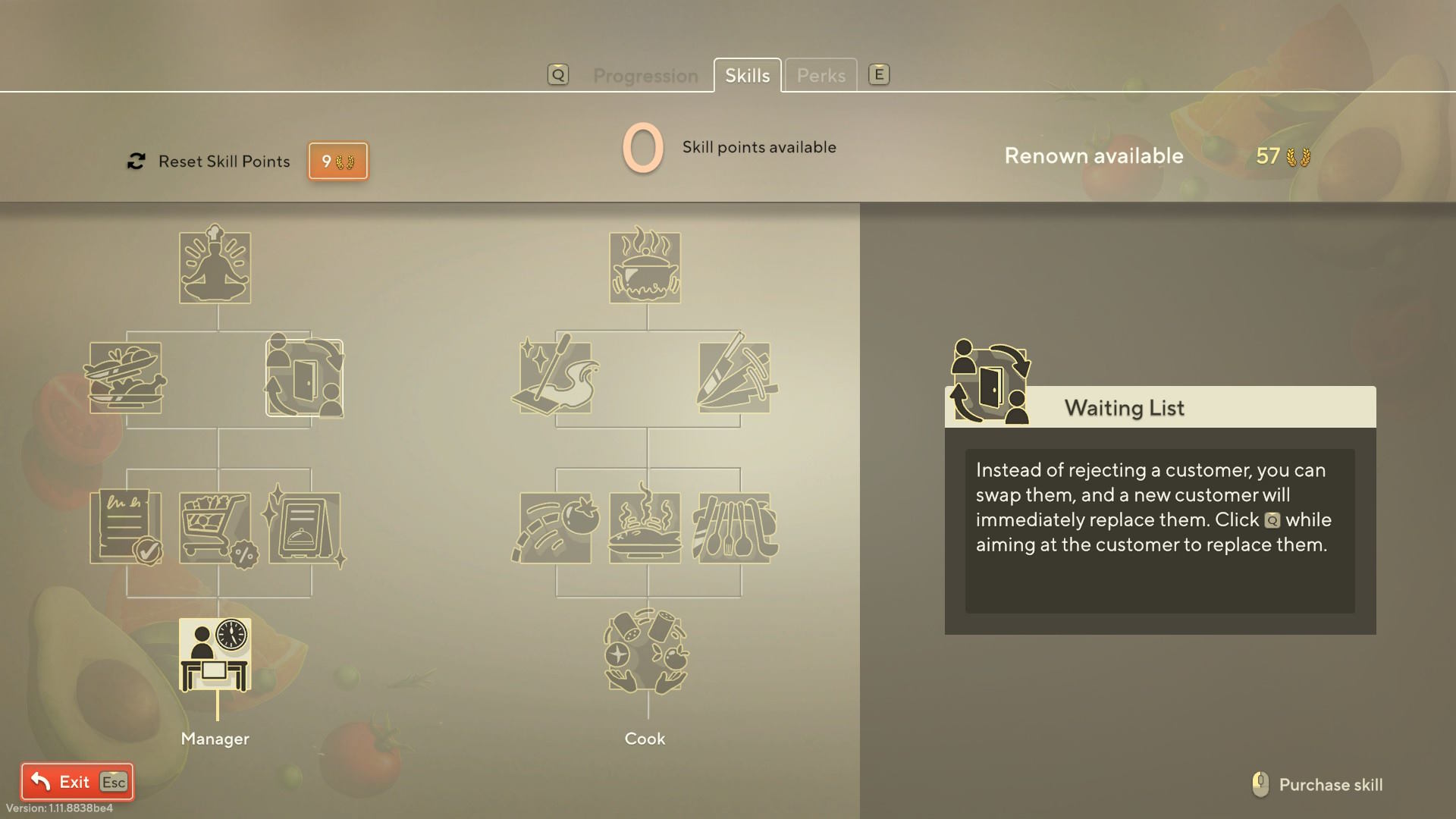Pick the checklist document skill

click(x=126, y=527)
